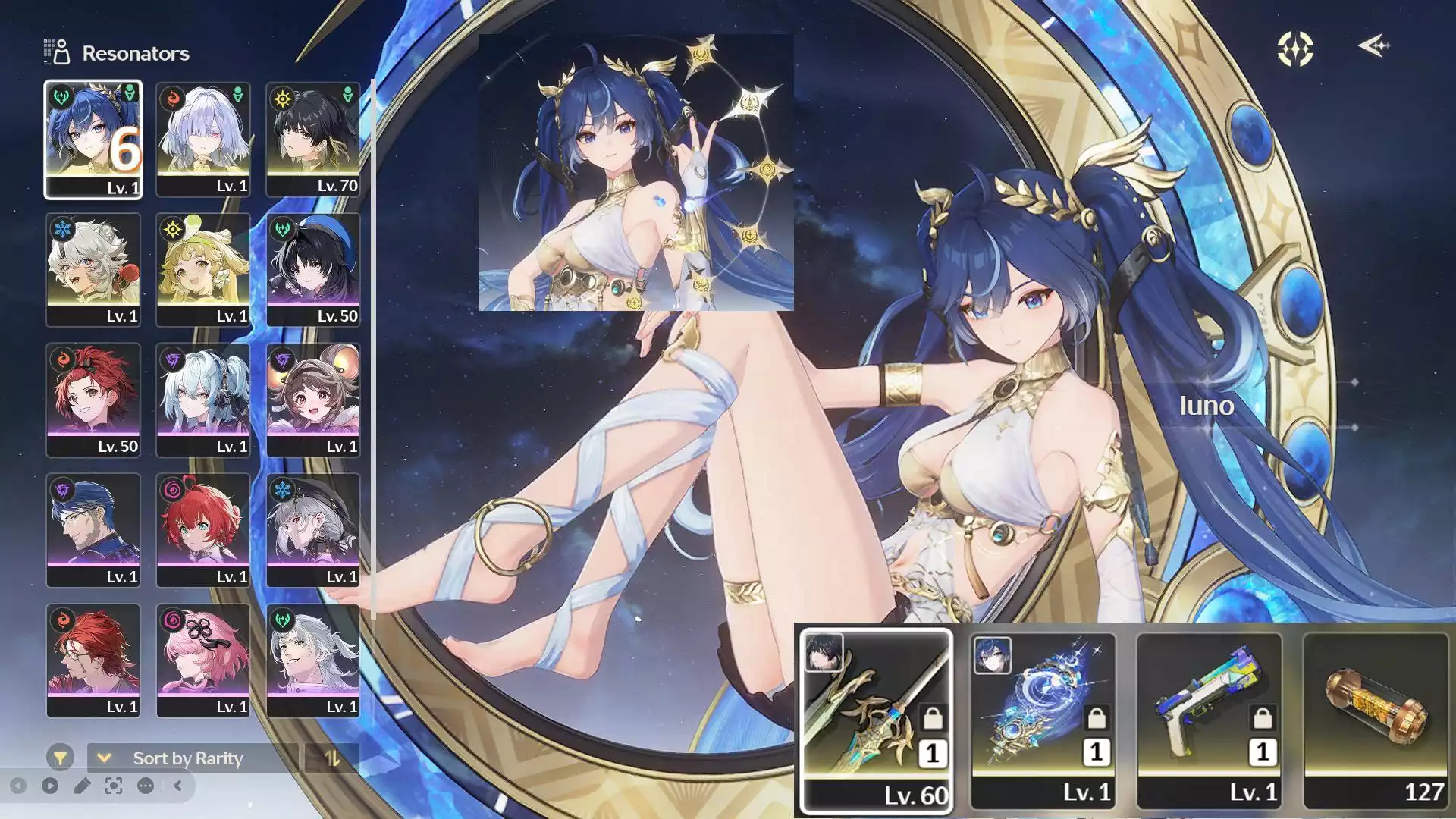Select the brown-haired resonator with round ears
Image resolution: width=1456 pixels, height=819 pixels.
click(x=313, y=400)
